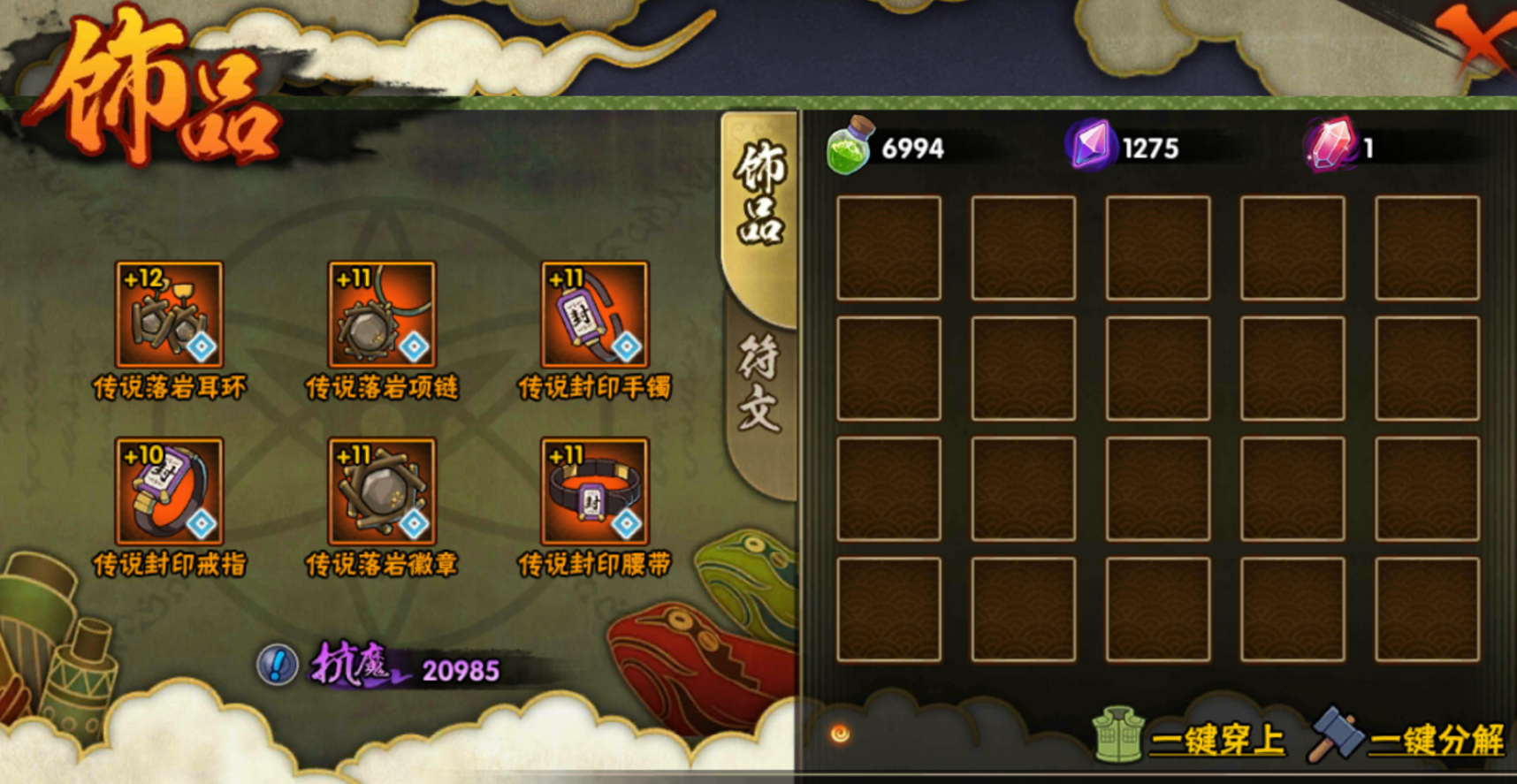1517x784 pixels.
Task: Click the 一键穿上 equip-all button
Action: (1189, 736)
